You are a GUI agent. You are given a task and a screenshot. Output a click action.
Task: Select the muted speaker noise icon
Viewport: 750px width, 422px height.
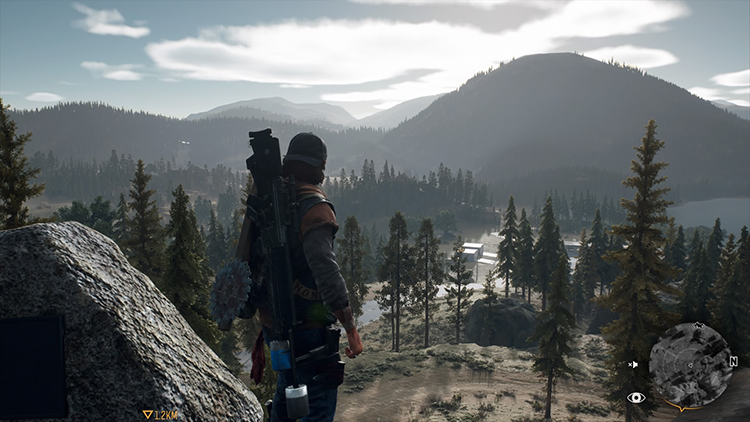click(x=635, y=365)
